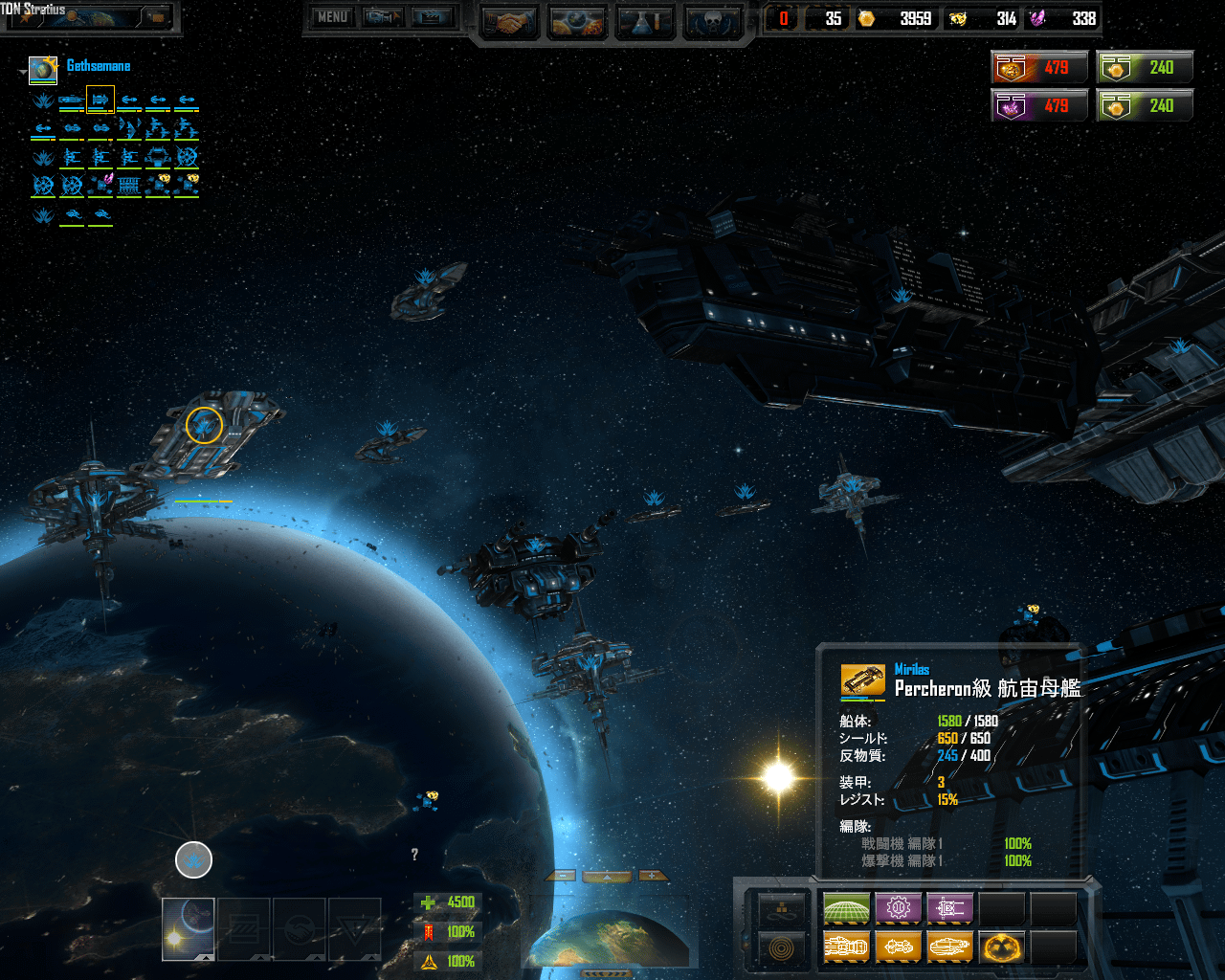Image resolution: width=1225 pixels, height=980 pixels.
Task: Select the highlighted carrier in the fleet list
Action: click(100, 100)
